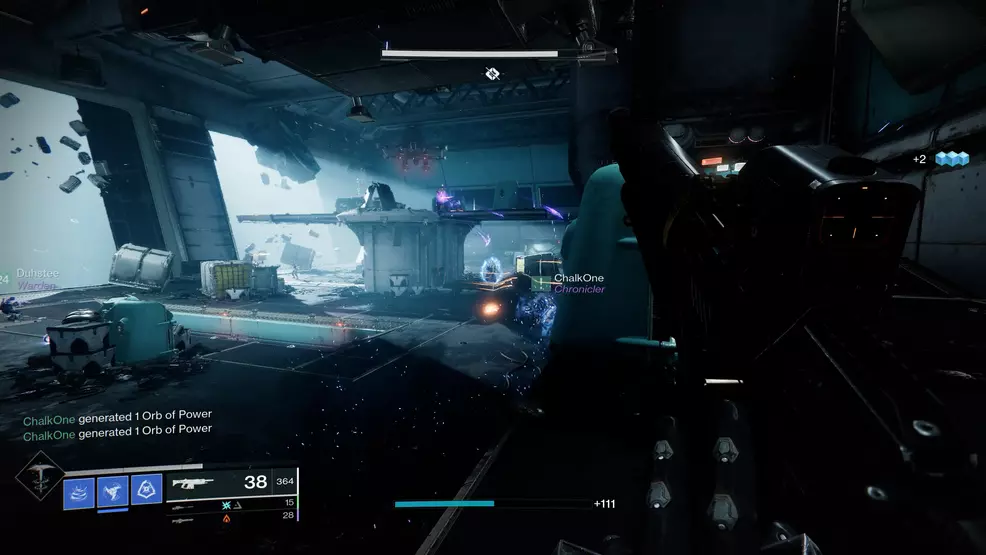Use the class ability barricade icon
Image resolution: width=986 pixels, height=555 pixels.
coord(146,488)
